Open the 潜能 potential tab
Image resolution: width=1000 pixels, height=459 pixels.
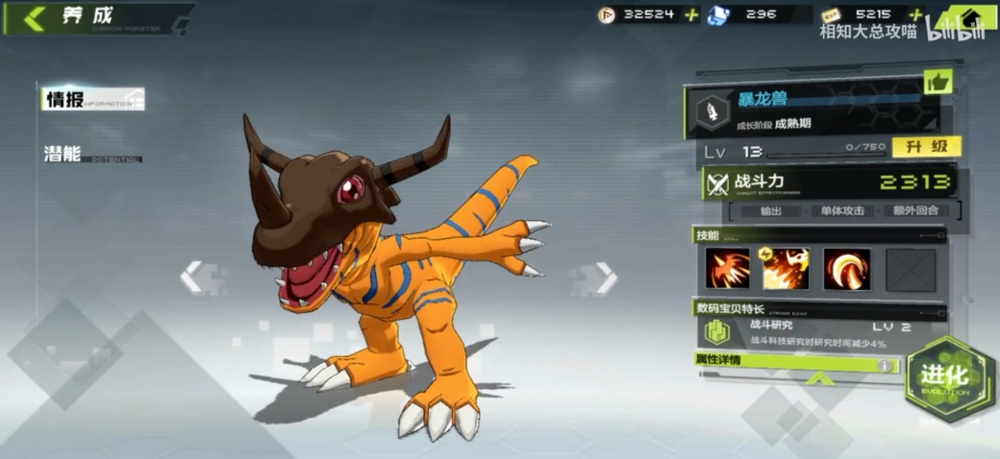pos(64,154)
